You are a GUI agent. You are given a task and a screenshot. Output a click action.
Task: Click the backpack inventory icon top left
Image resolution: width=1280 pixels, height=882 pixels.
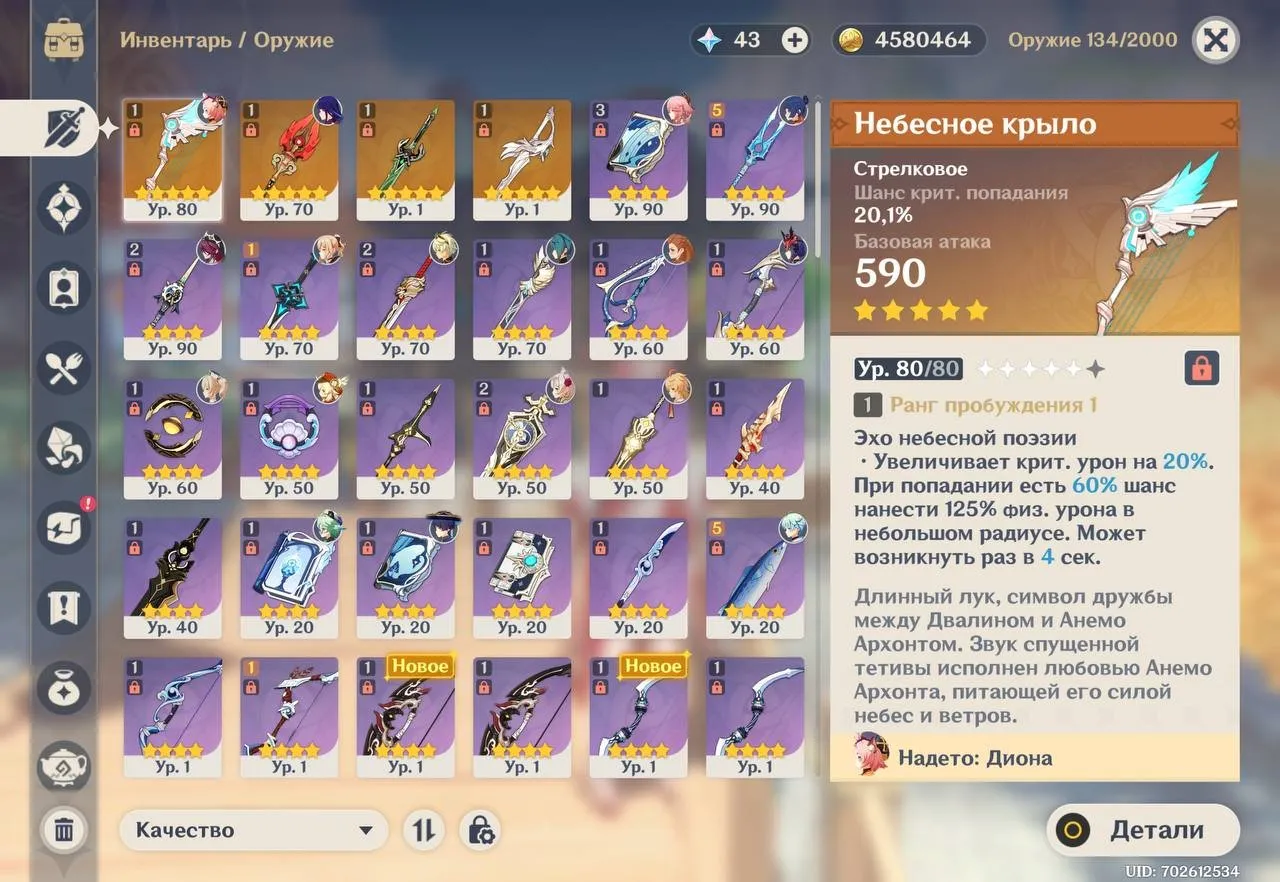(x=63, y=40)
